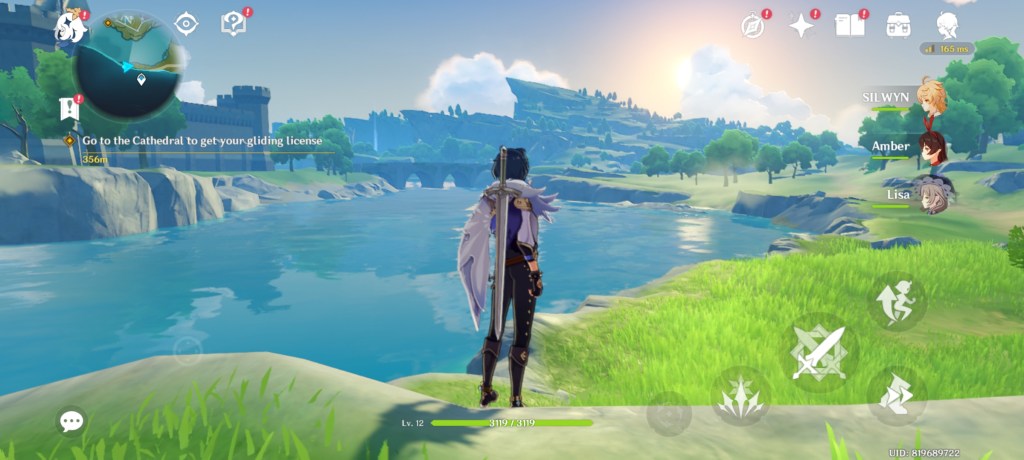This screenshot has height=460, width=1024.
Task: Open the quest menu icon
Action: [x=234, y=24]
